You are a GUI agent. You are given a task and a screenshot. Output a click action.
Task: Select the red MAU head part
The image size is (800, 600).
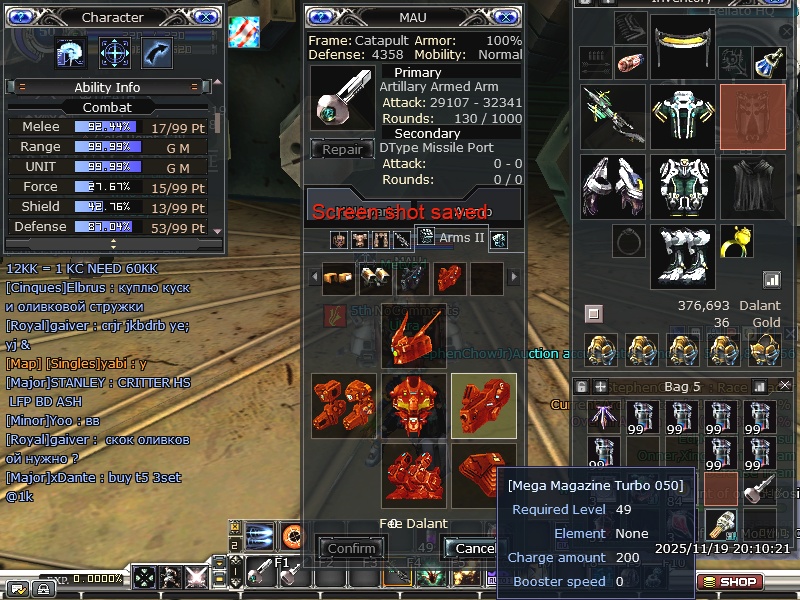[x=414, y=336]
